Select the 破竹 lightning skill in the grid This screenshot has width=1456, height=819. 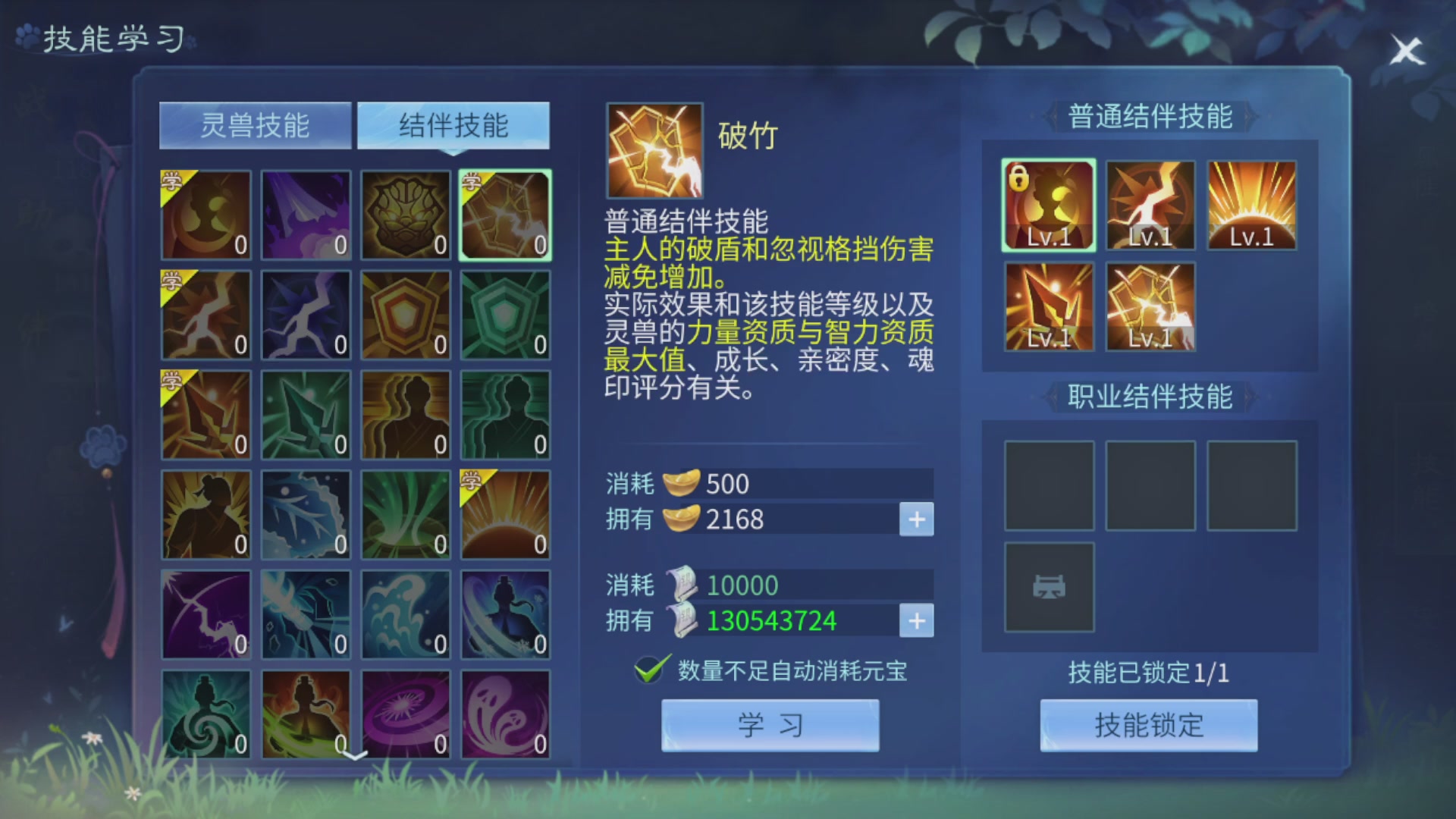[x=505, y=215]
